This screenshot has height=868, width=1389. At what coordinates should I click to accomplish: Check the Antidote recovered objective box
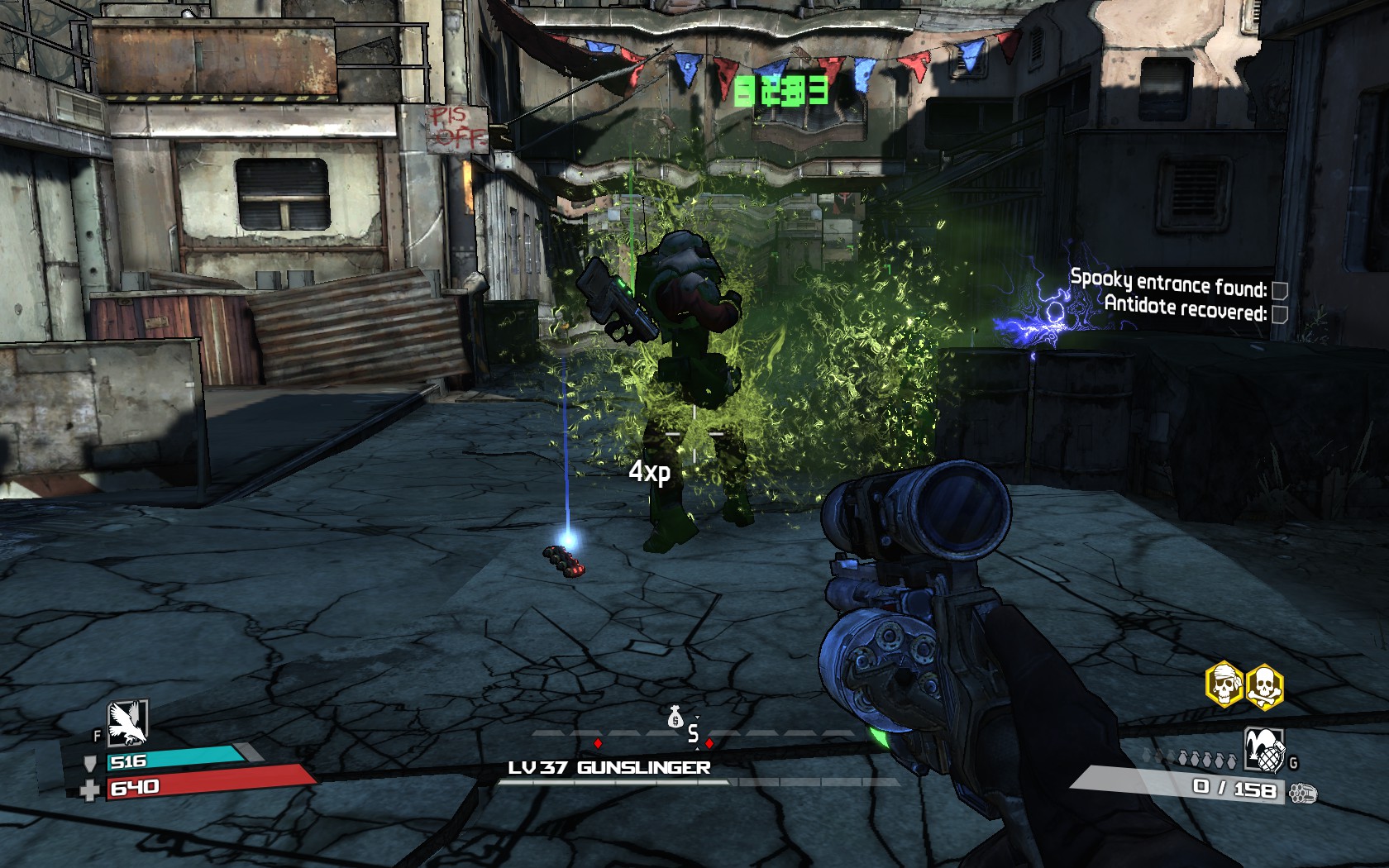pyautogui.click(x=1279, y=313)
